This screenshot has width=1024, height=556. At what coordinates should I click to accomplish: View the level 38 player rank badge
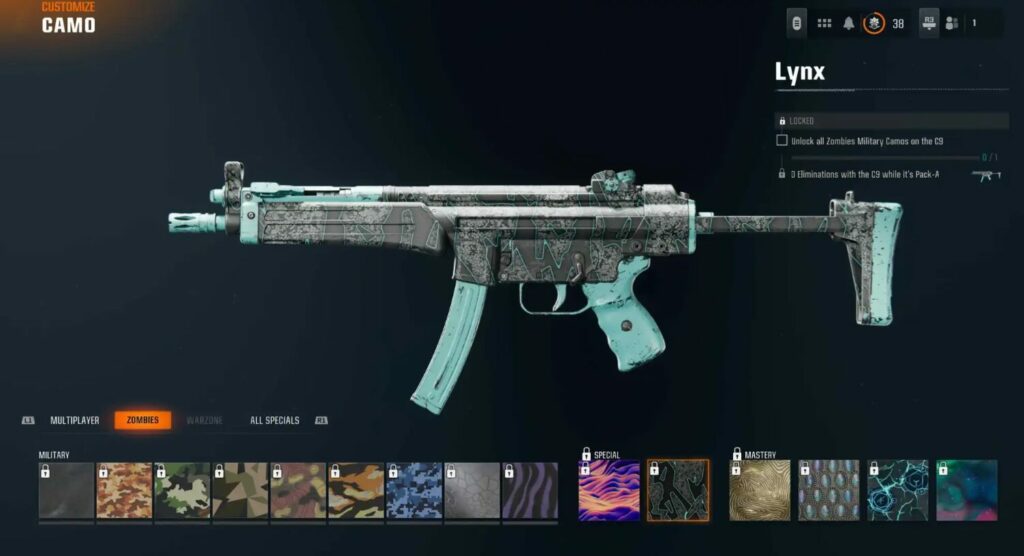click(874, 23)
